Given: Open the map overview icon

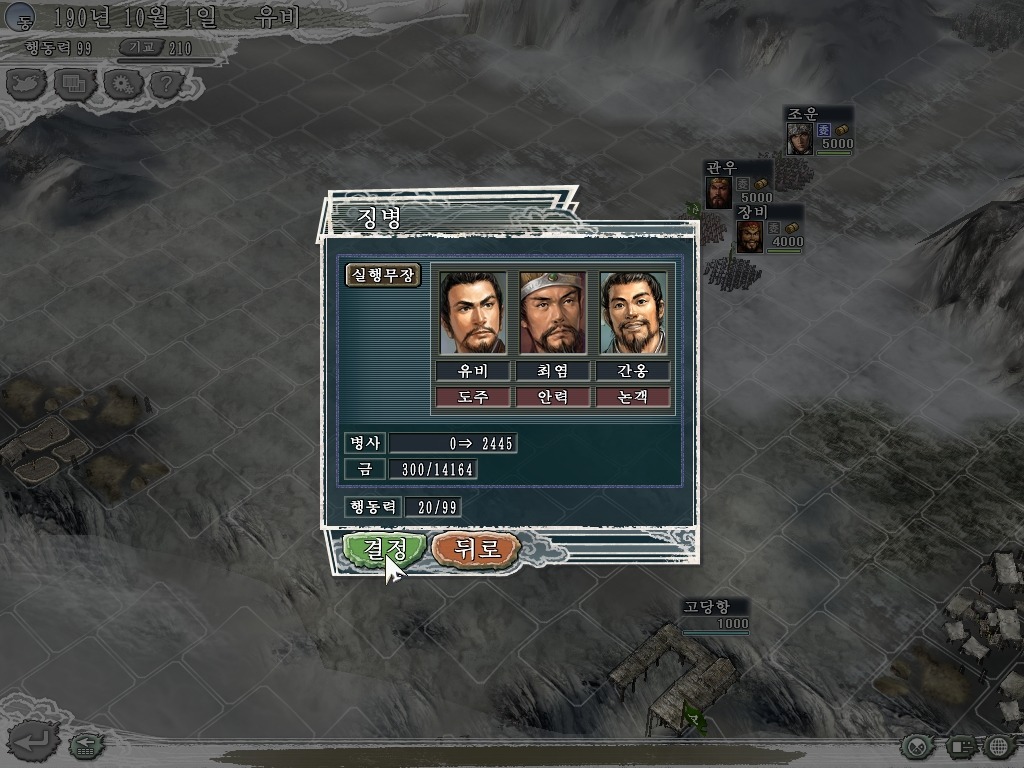Looking at the screenshot, I should (x=28, y=83).
